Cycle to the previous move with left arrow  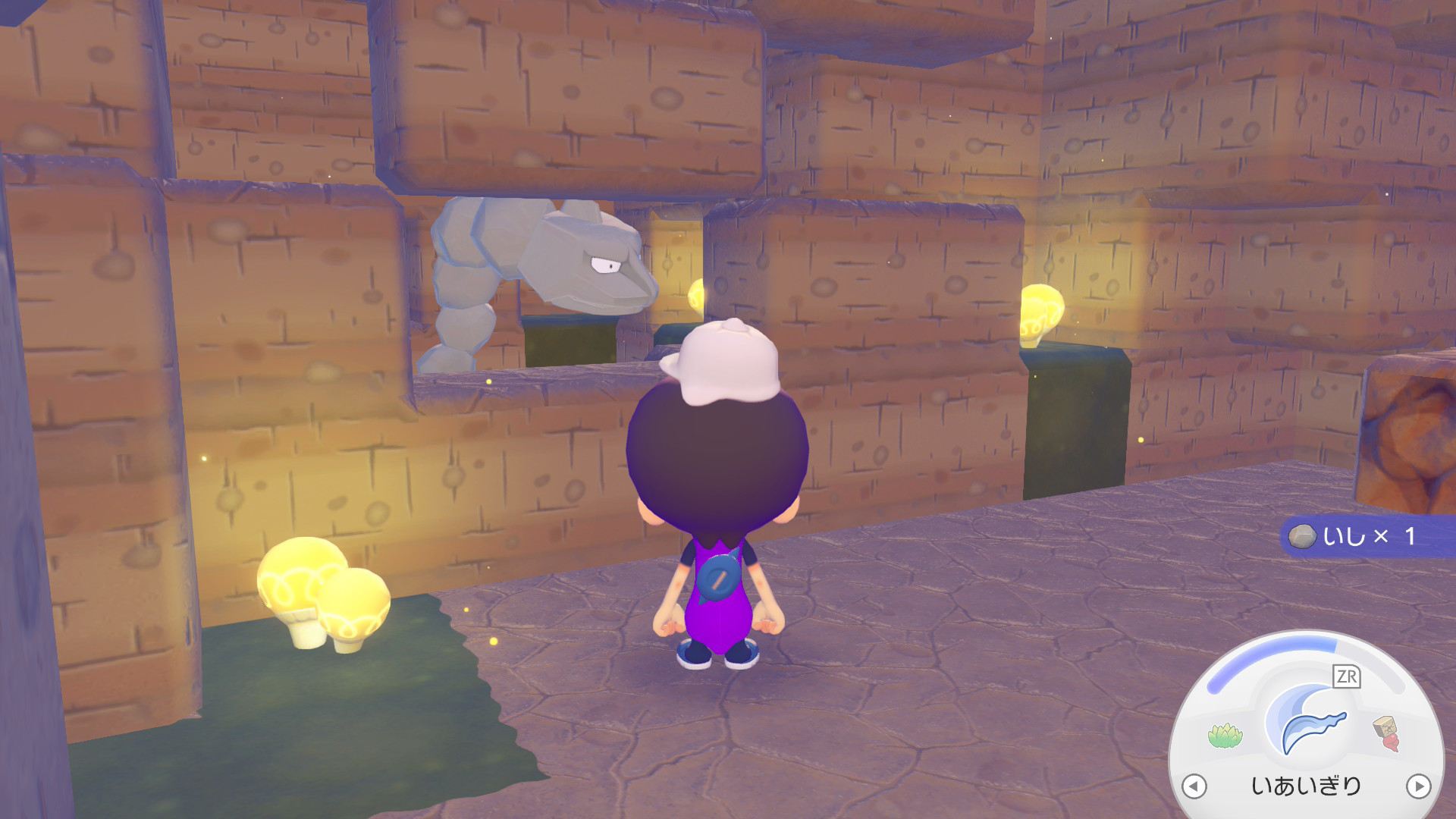point(1194,786)
